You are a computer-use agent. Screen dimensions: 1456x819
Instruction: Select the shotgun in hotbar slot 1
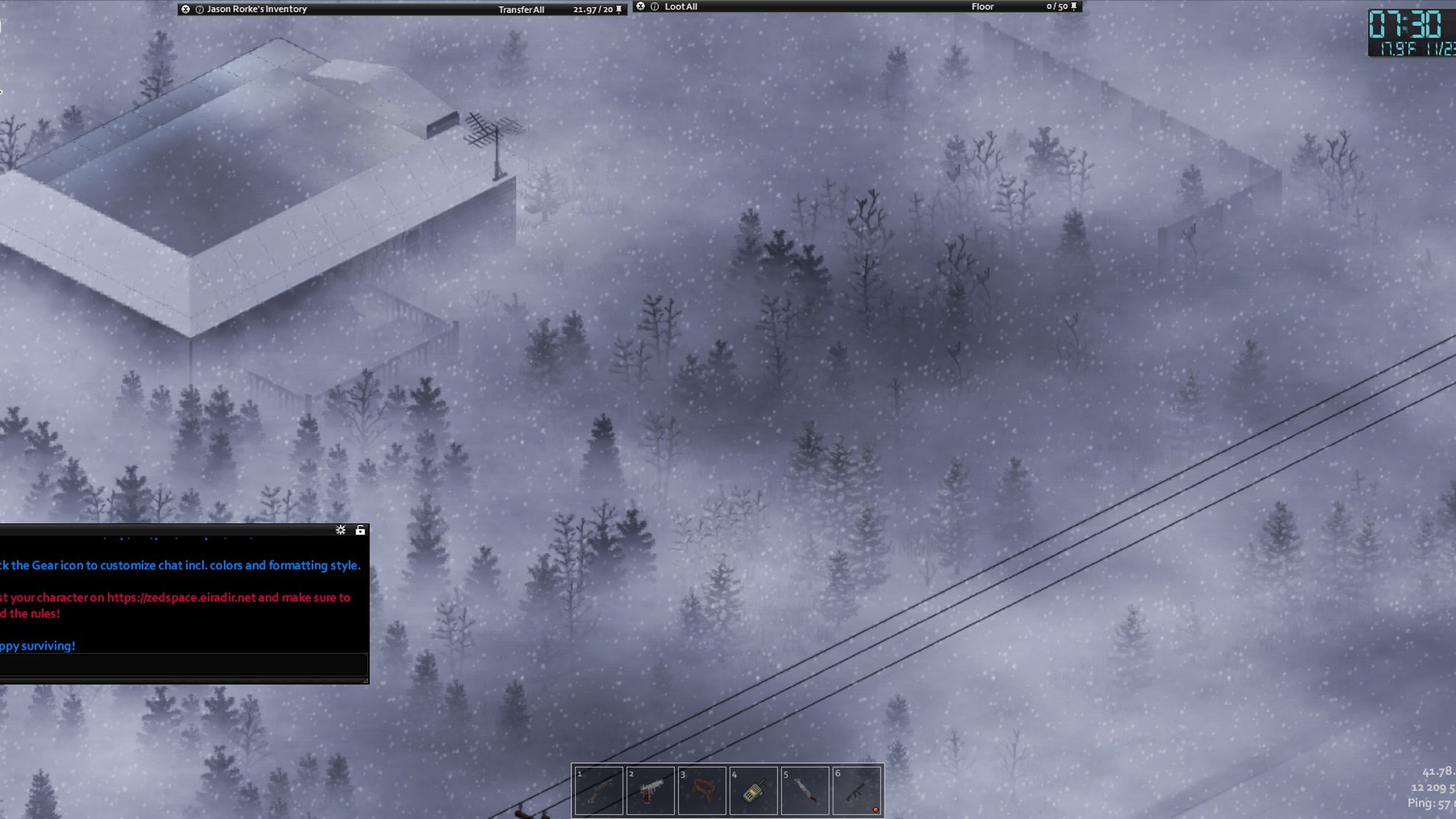[599, 791]
